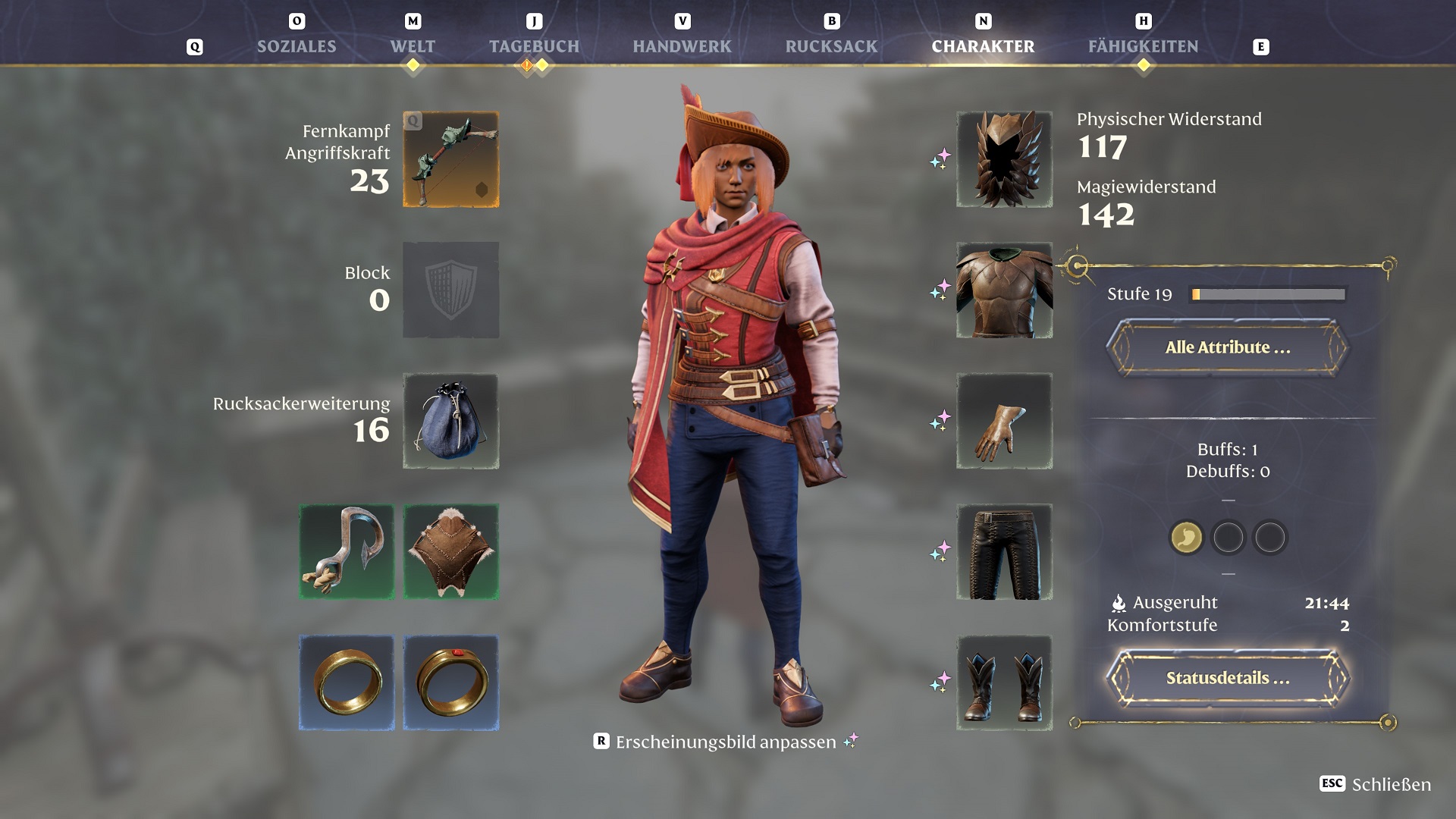Open the Alle Attribute details
The image size is (1456, 819).
point(1227,347)
